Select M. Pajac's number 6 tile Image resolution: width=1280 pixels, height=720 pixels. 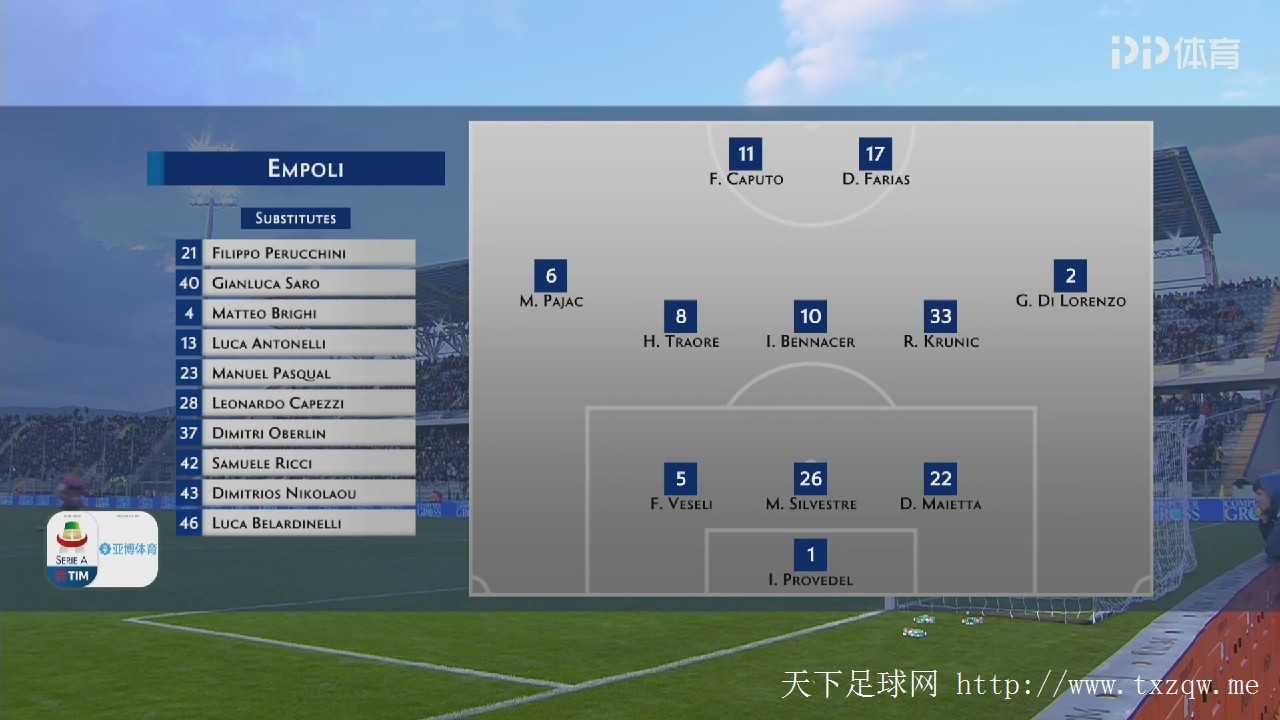[x=551, y=276]
